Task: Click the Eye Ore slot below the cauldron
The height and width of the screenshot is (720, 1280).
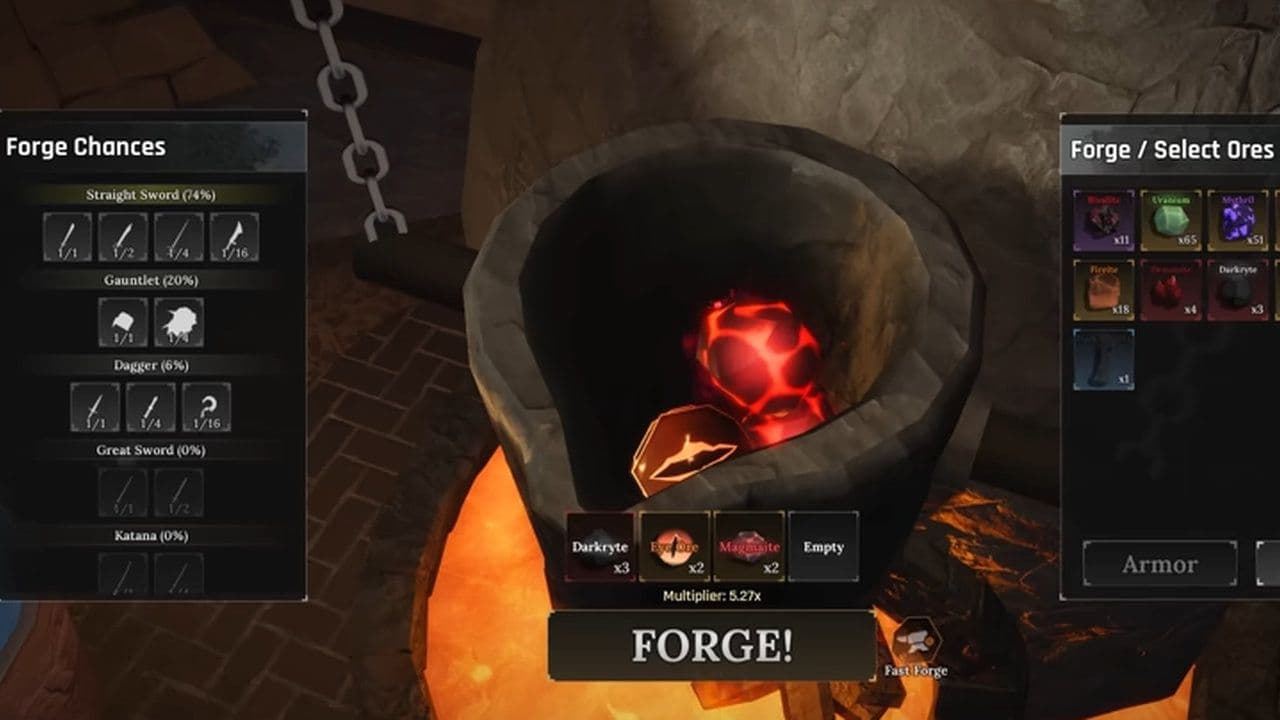Action: click(676, 548)
